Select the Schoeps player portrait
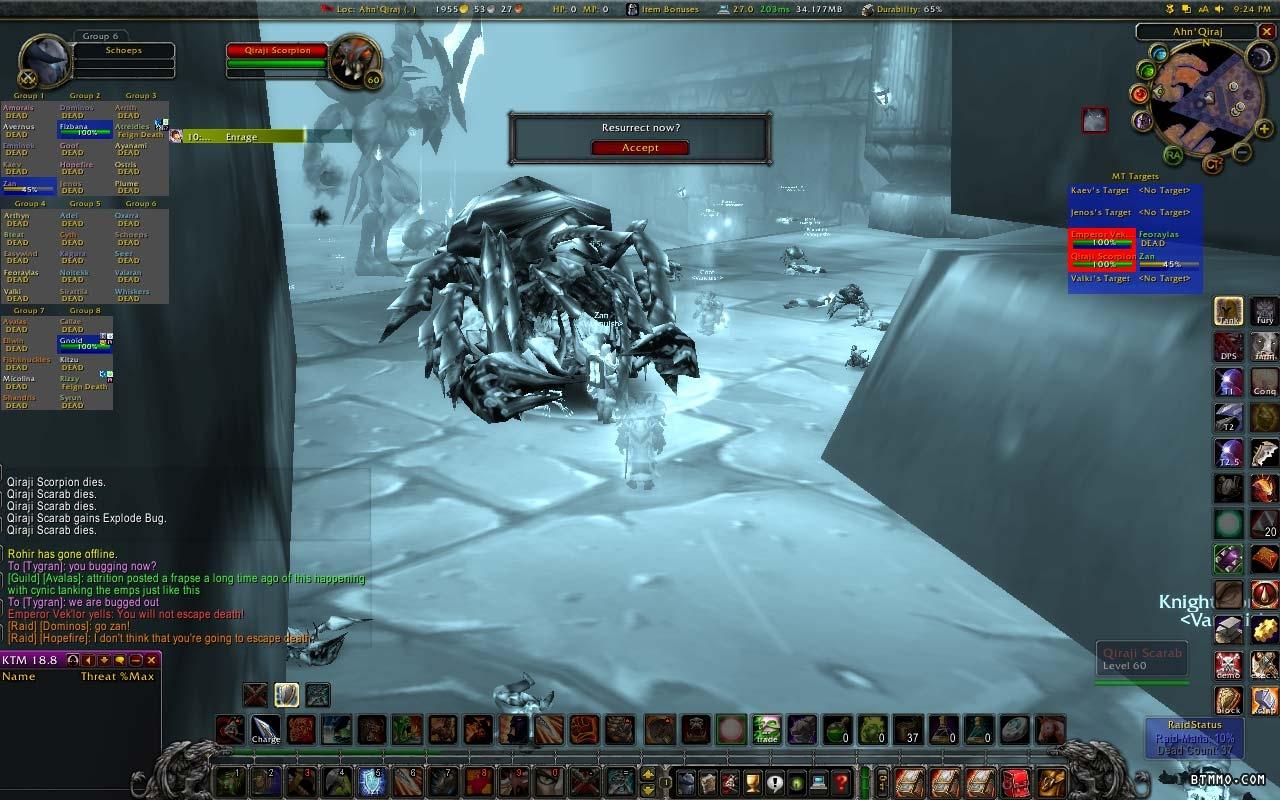 [x=45, y=62]
